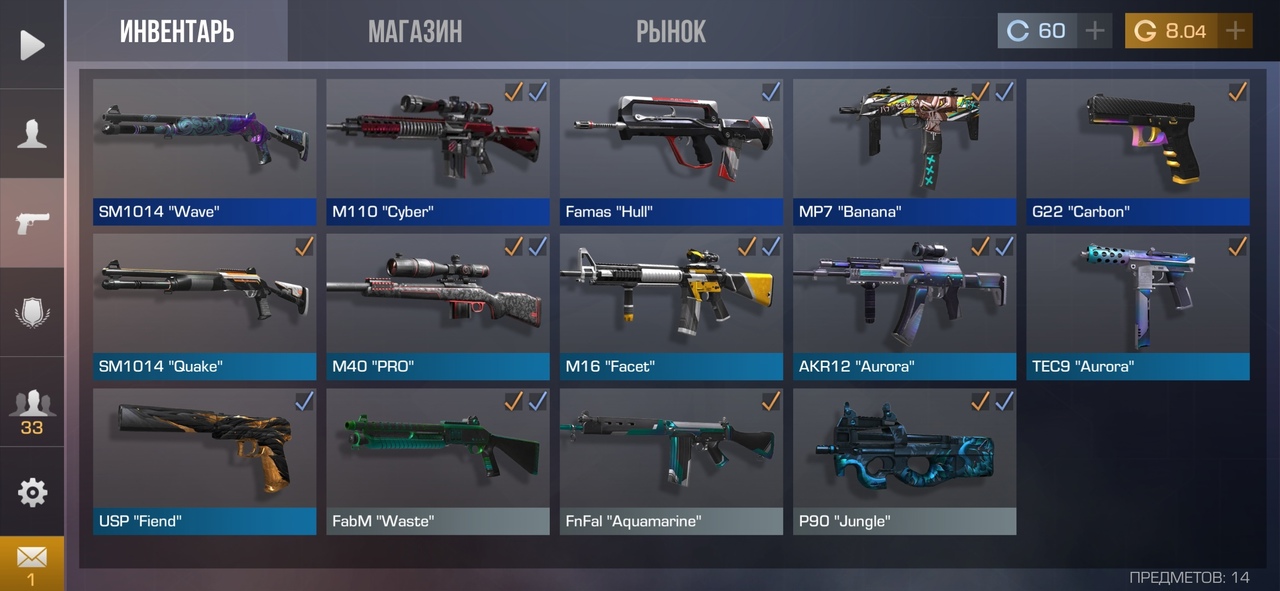Choose the AKR12 "Aurora" rifle skin
Screen dimensions: 1280x591
coord(905,305)
